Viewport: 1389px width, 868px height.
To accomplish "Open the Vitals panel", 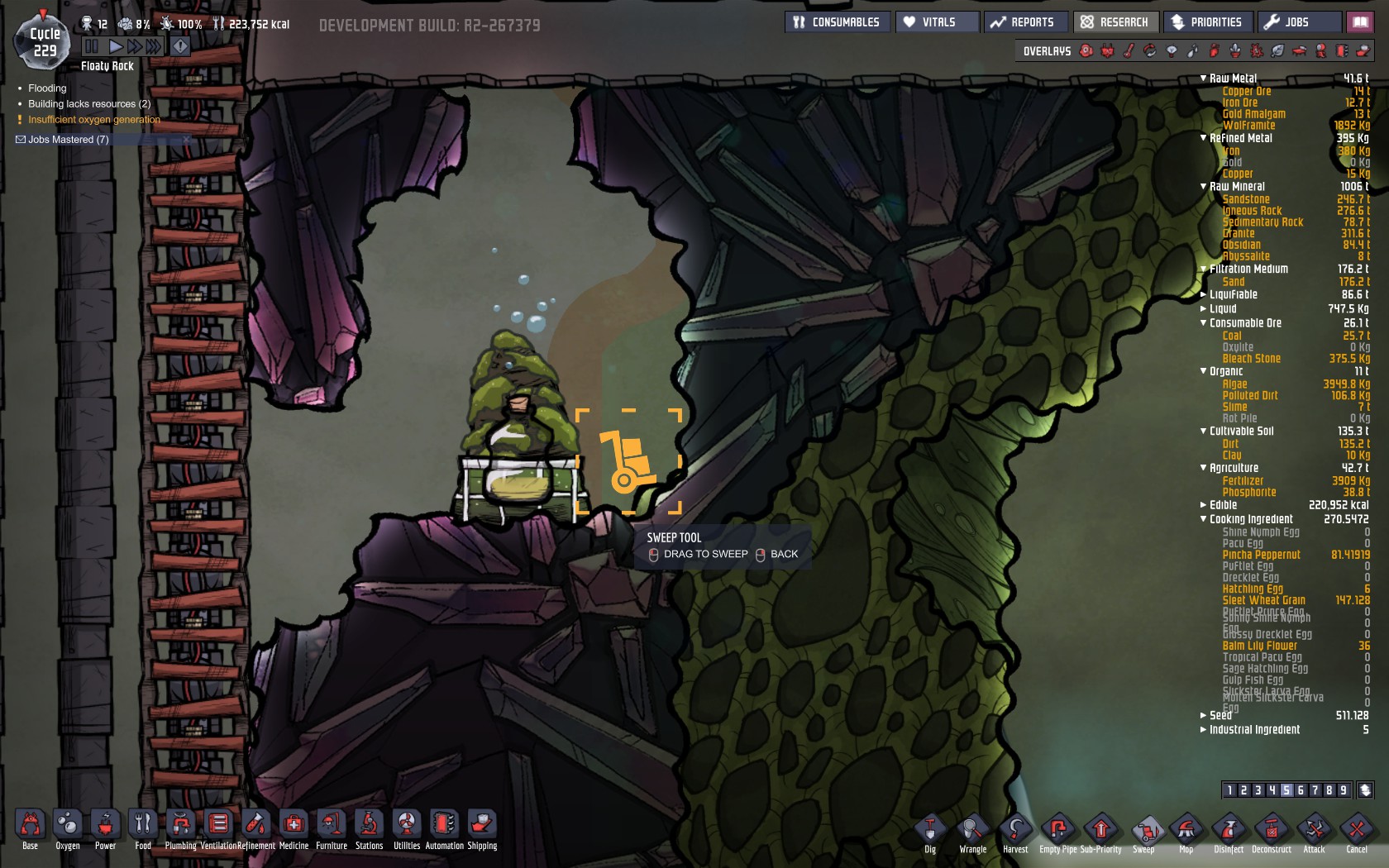I will pyautogui.click(x=930, y=22).
